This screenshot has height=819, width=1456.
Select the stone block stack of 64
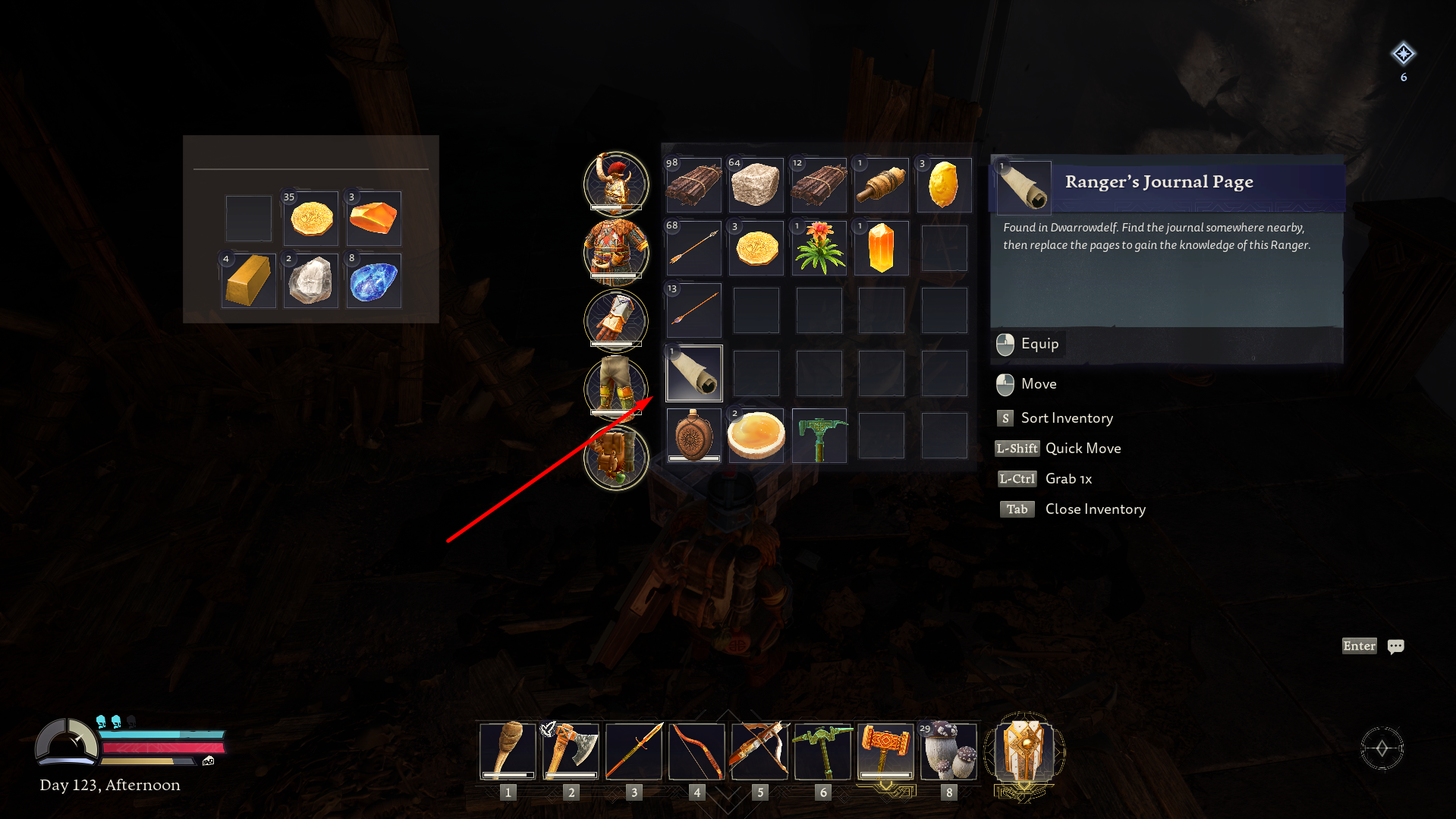click(x=756, y=184)
